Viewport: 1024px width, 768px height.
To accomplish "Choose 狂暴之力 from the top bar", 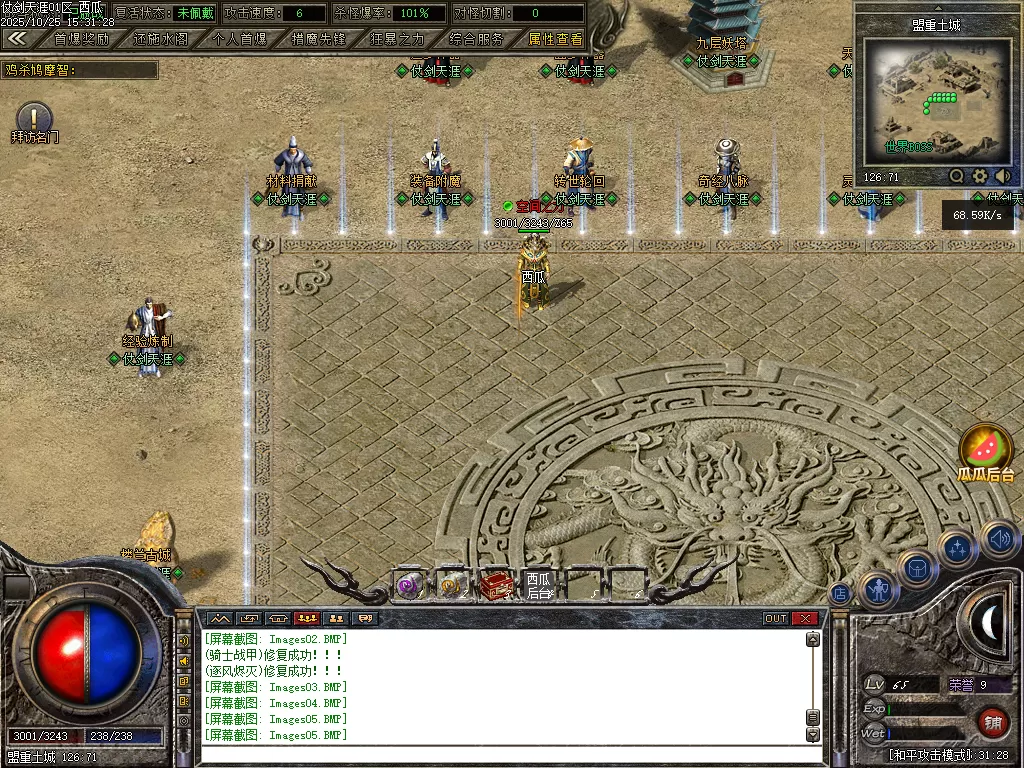I will tap(397, 40).
